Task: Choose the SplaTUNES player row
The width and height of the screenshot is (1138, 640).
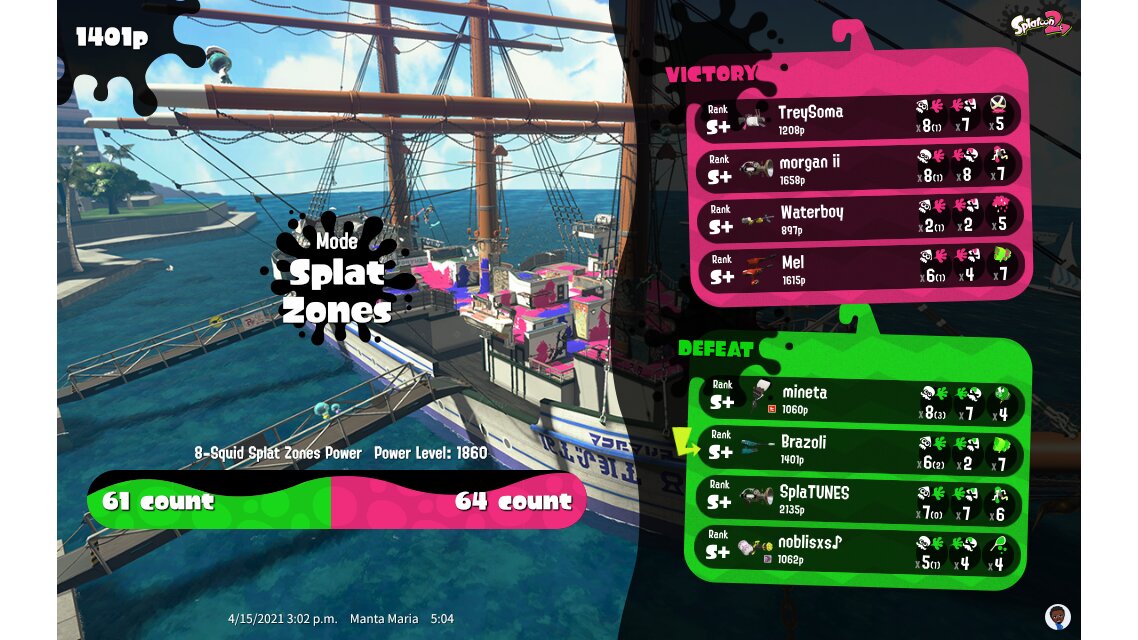Action: [x=860, y=498]
